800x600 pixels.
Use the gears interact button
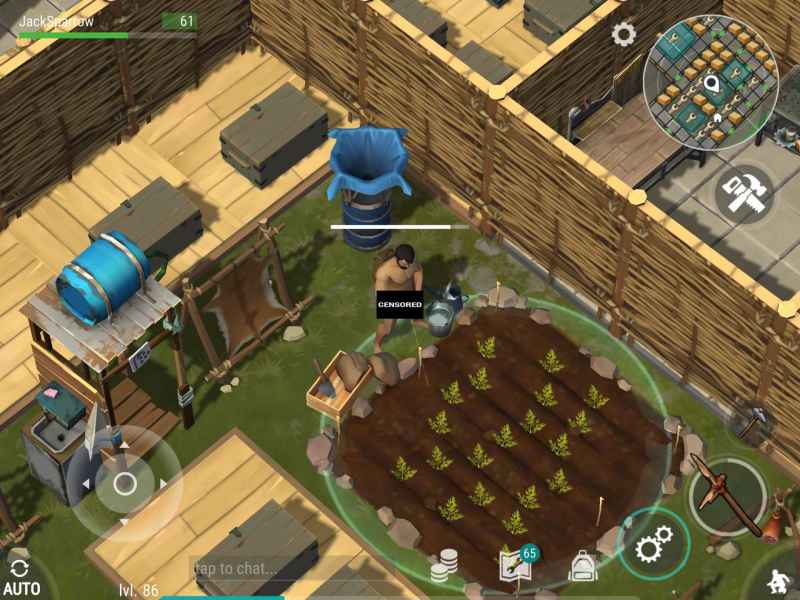(x=654, y=547)
